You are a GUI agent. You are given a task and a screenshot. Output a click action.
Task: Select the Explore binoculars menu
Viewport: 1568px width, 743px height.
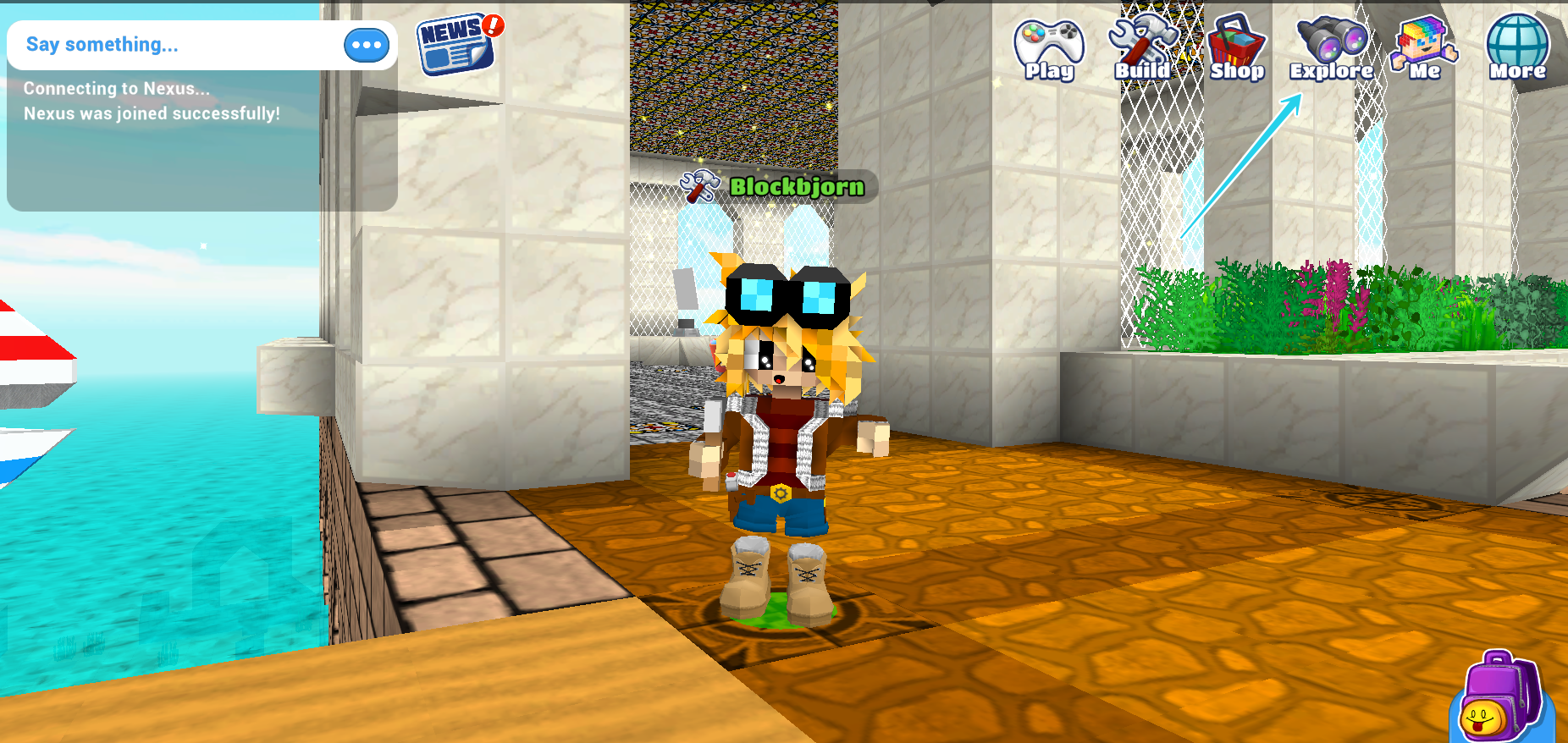pyautogui.click(x=1331, y=49)
